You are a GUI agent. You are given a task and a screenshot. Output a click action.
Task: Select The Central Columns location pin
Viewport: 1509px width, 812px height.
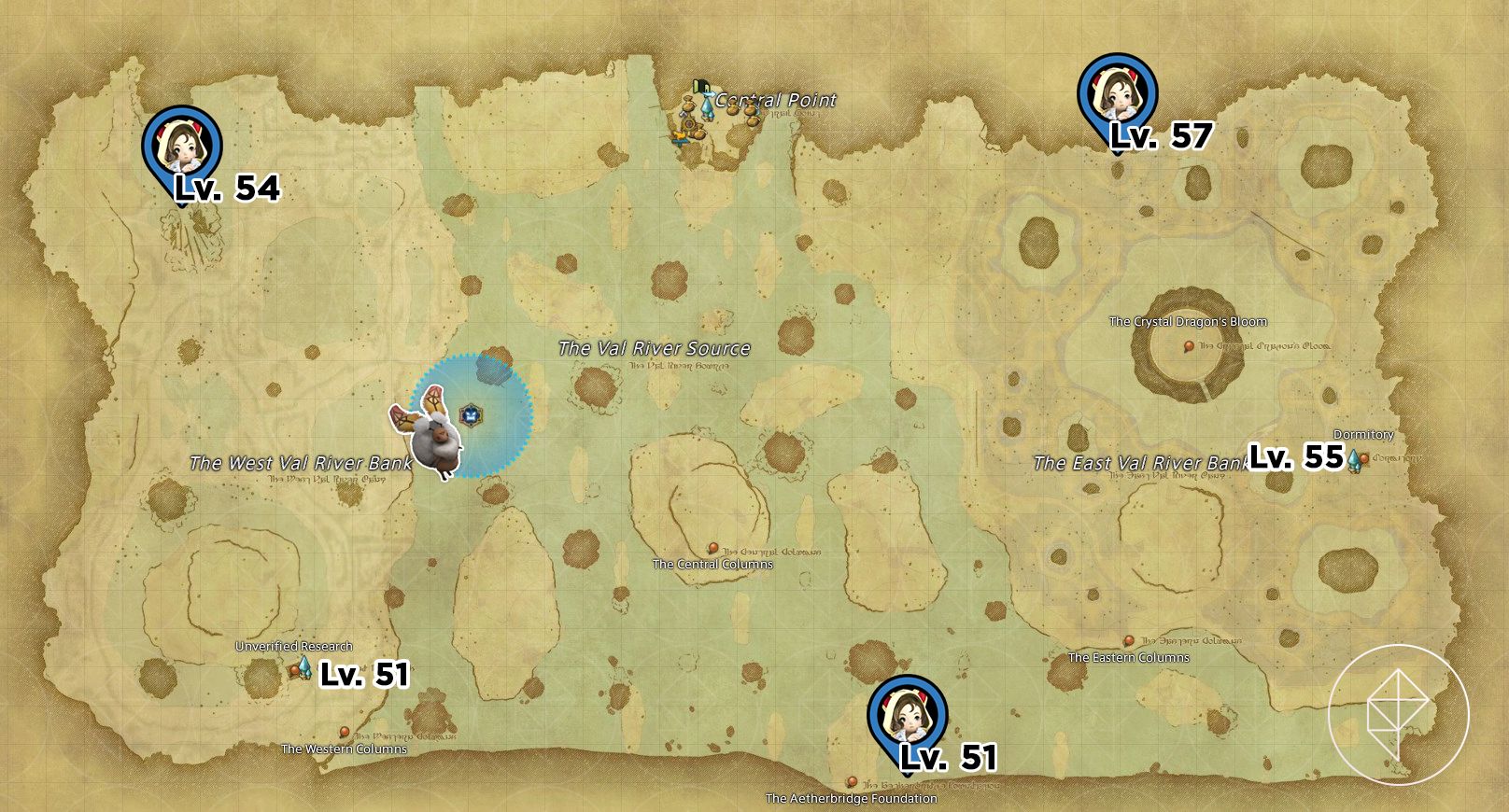(714, 546)
